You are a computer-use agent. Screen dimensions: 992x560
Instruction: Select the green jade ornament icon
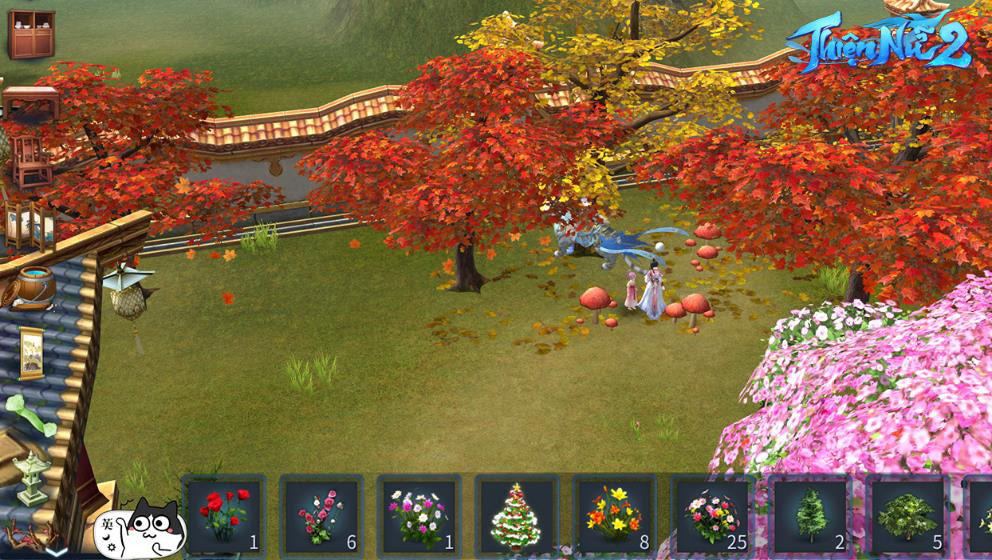(28, 415)
